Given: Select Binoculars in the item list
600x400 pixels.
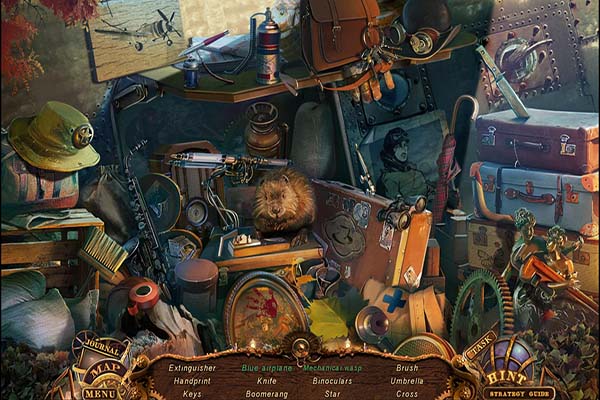Looking at the screenshot, I should click(332, 381).
